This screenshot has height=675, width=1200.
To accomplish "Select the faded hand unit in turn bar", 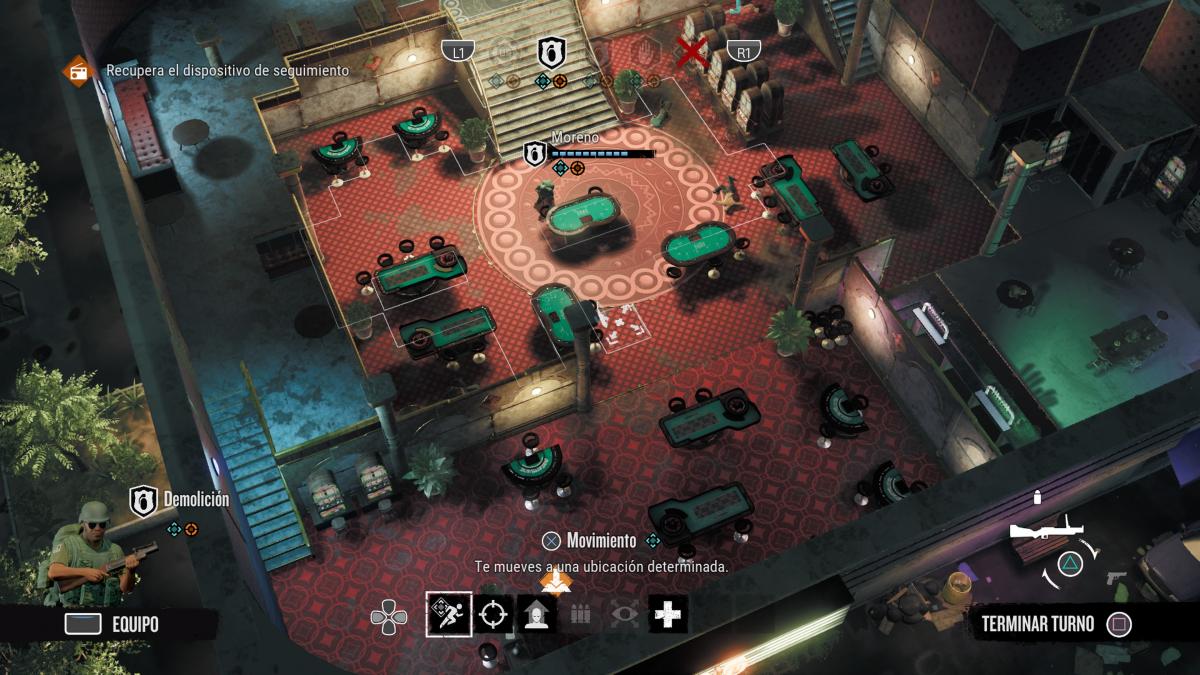I will tap(645, 52).
